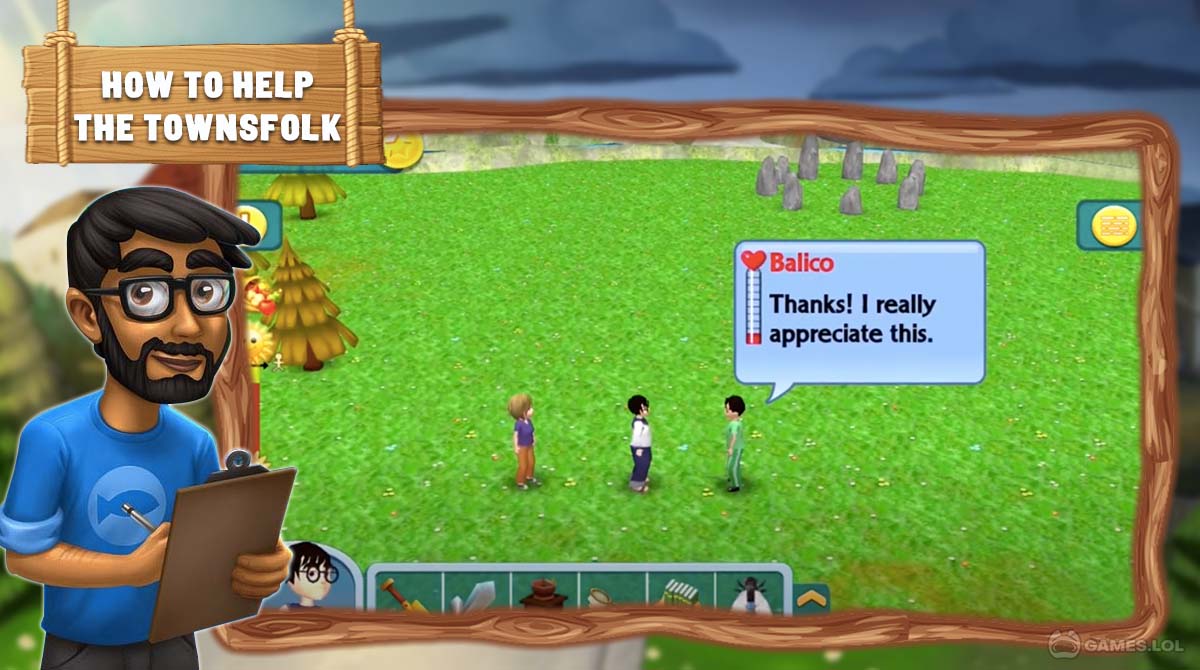Expand the toolbar with the yellow arrow

pos(810,600)
